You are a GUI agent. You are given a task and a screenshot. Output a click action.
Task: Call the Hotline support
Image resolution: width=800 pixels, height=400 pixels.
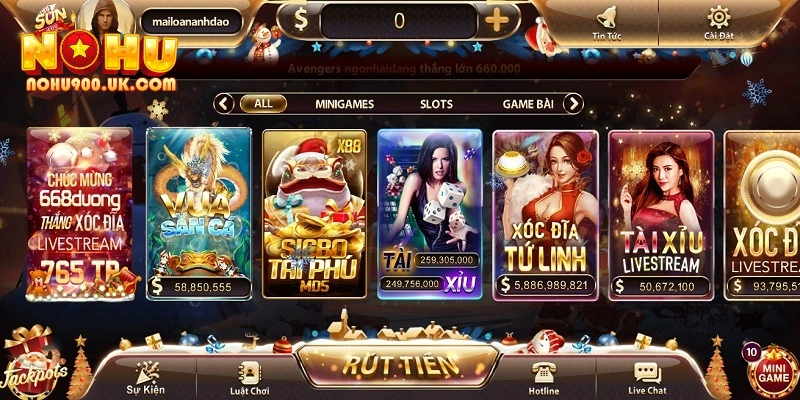[545, 377]
